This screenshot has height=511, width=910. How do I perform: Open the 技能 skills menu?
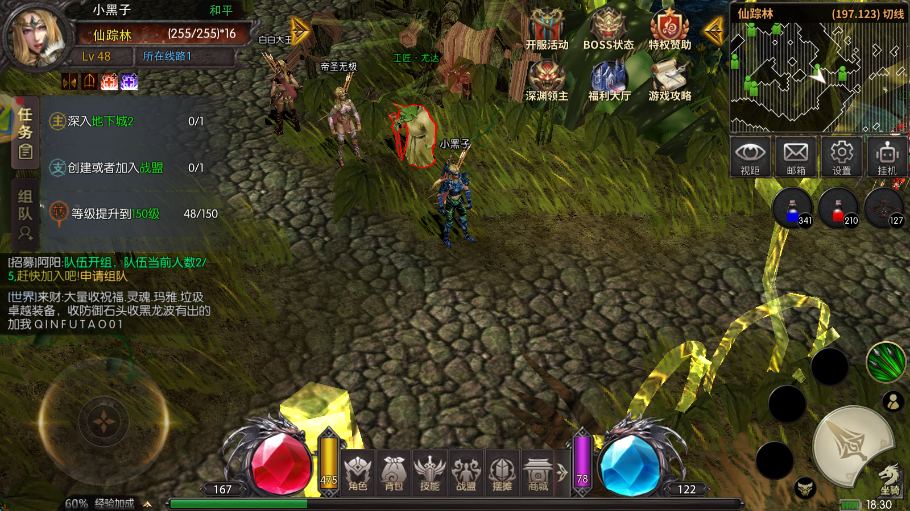[429, 470]
